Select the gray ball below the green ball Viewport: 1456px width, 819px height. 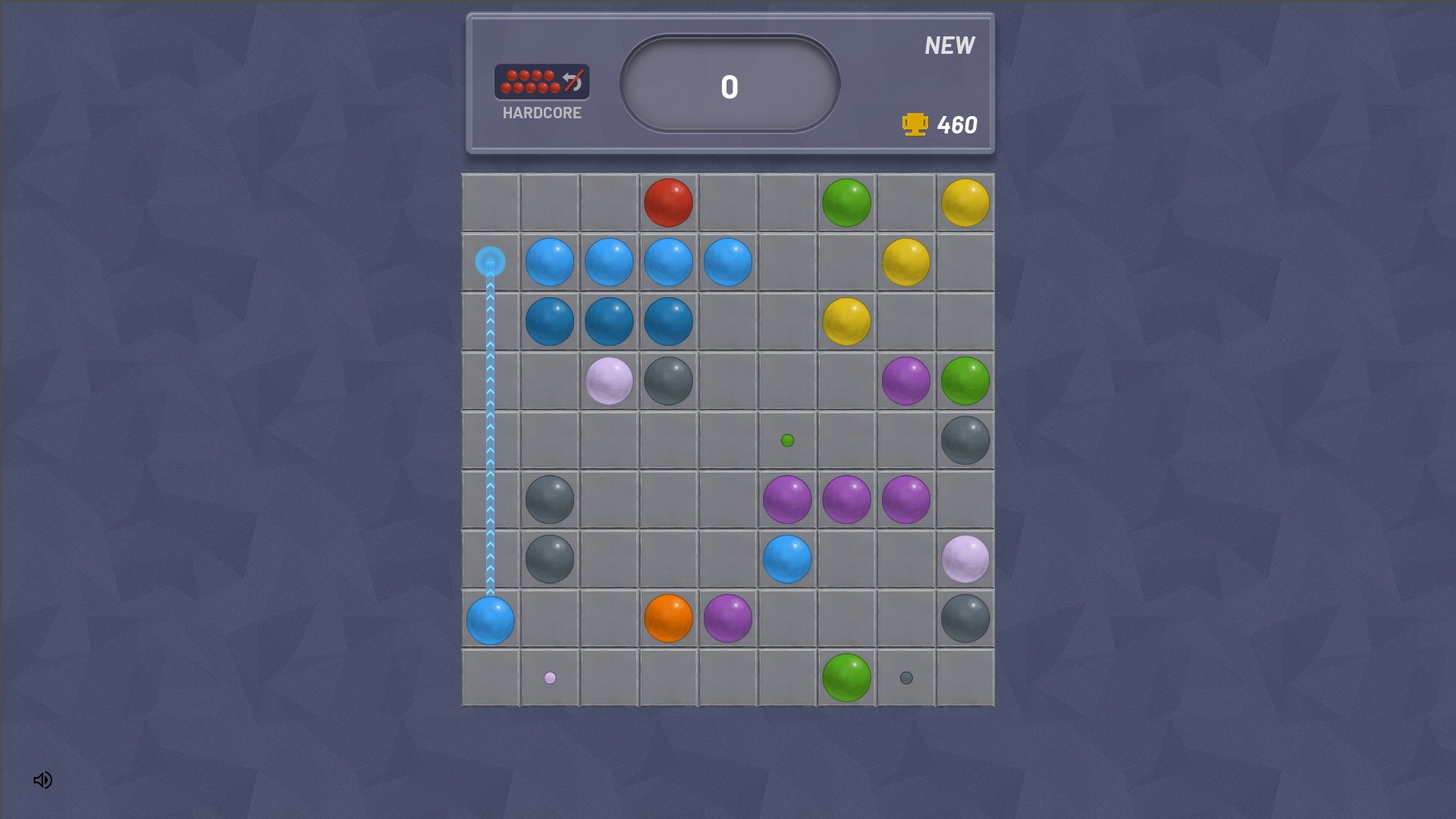coord(965,440)
